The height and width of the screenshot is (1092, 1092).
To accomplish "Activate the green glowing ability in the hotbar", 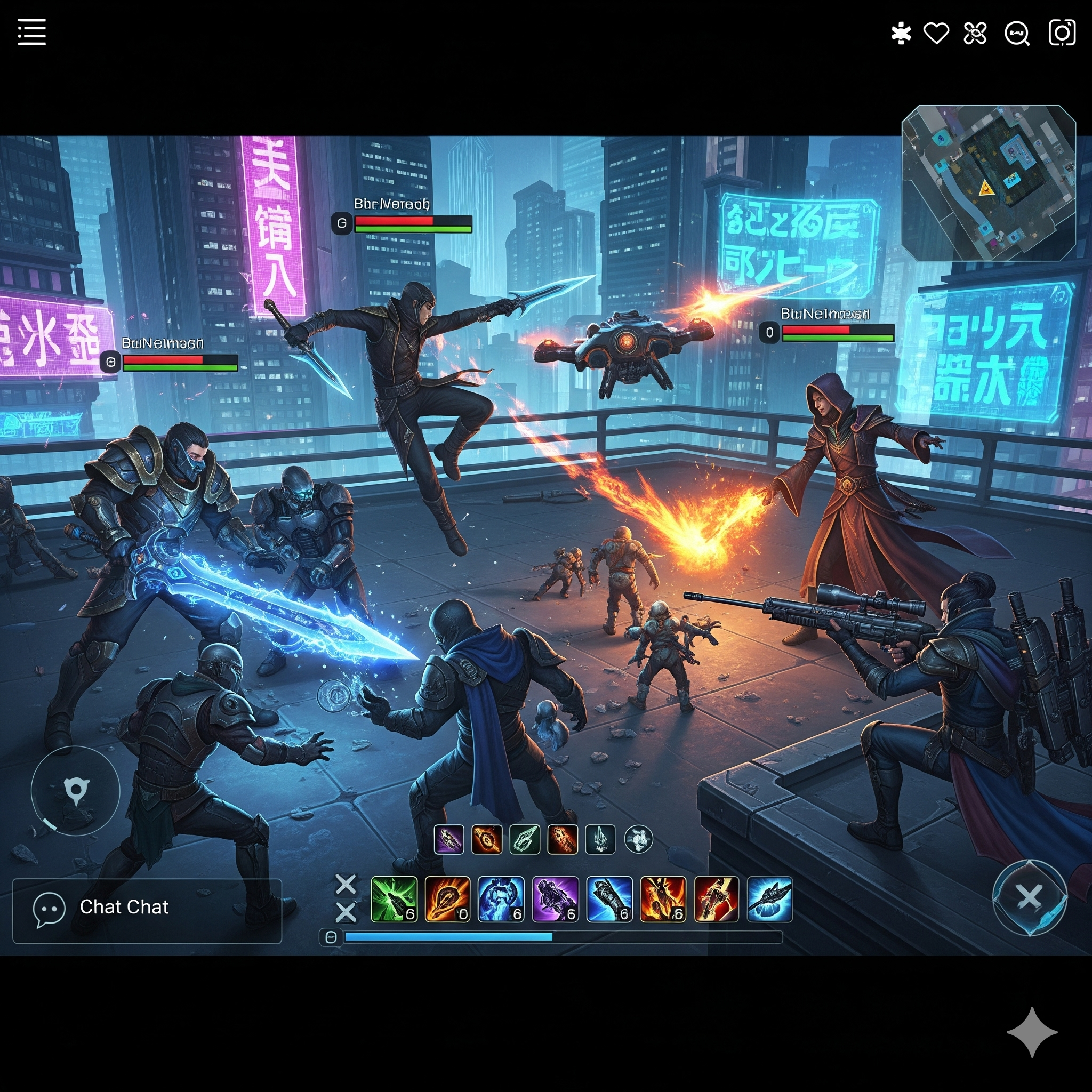I will click(x=394, y=898).
